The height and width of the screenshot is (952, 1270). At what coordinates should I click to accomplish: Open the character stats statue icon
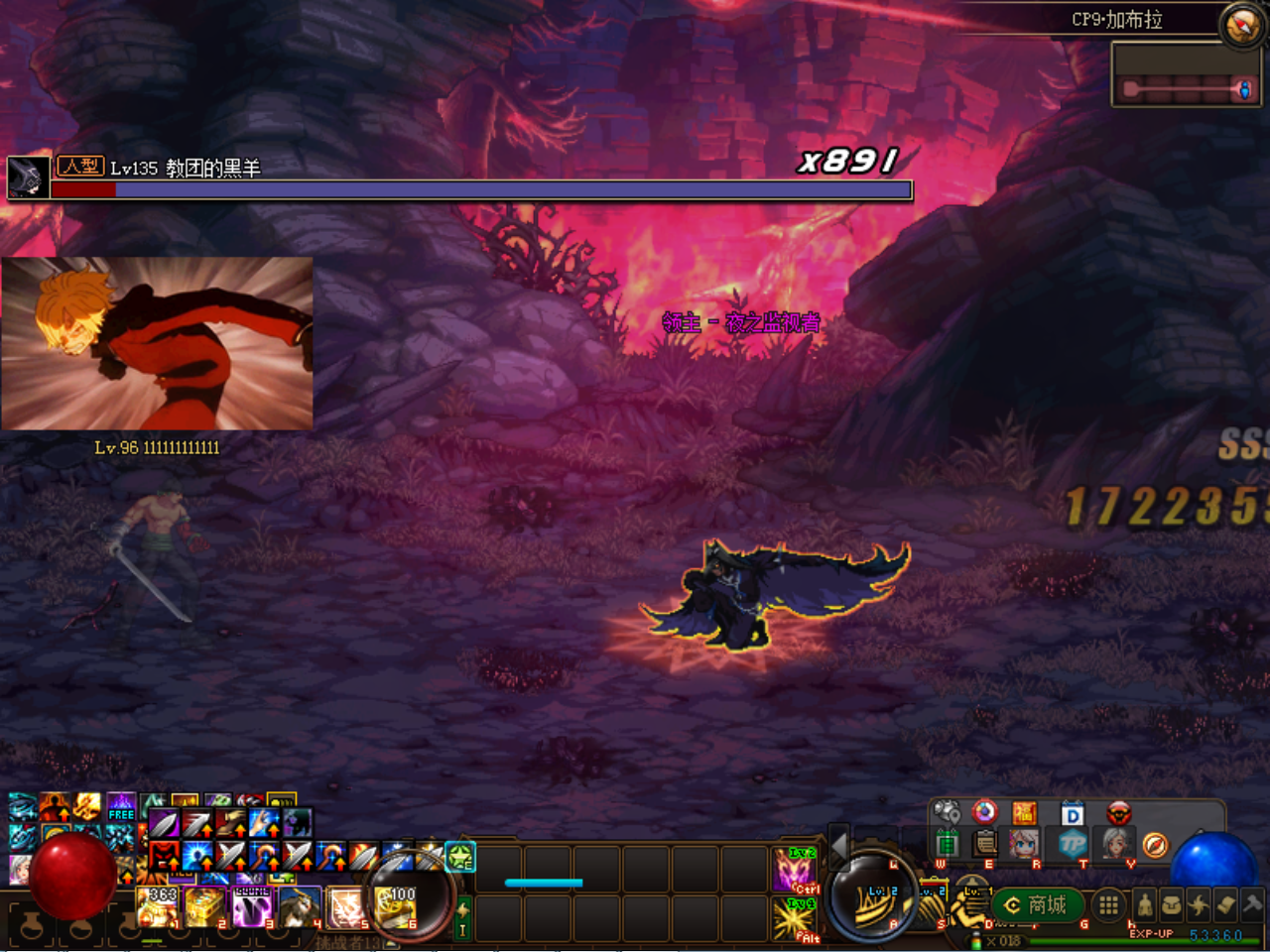click(x=1145, y=905)
